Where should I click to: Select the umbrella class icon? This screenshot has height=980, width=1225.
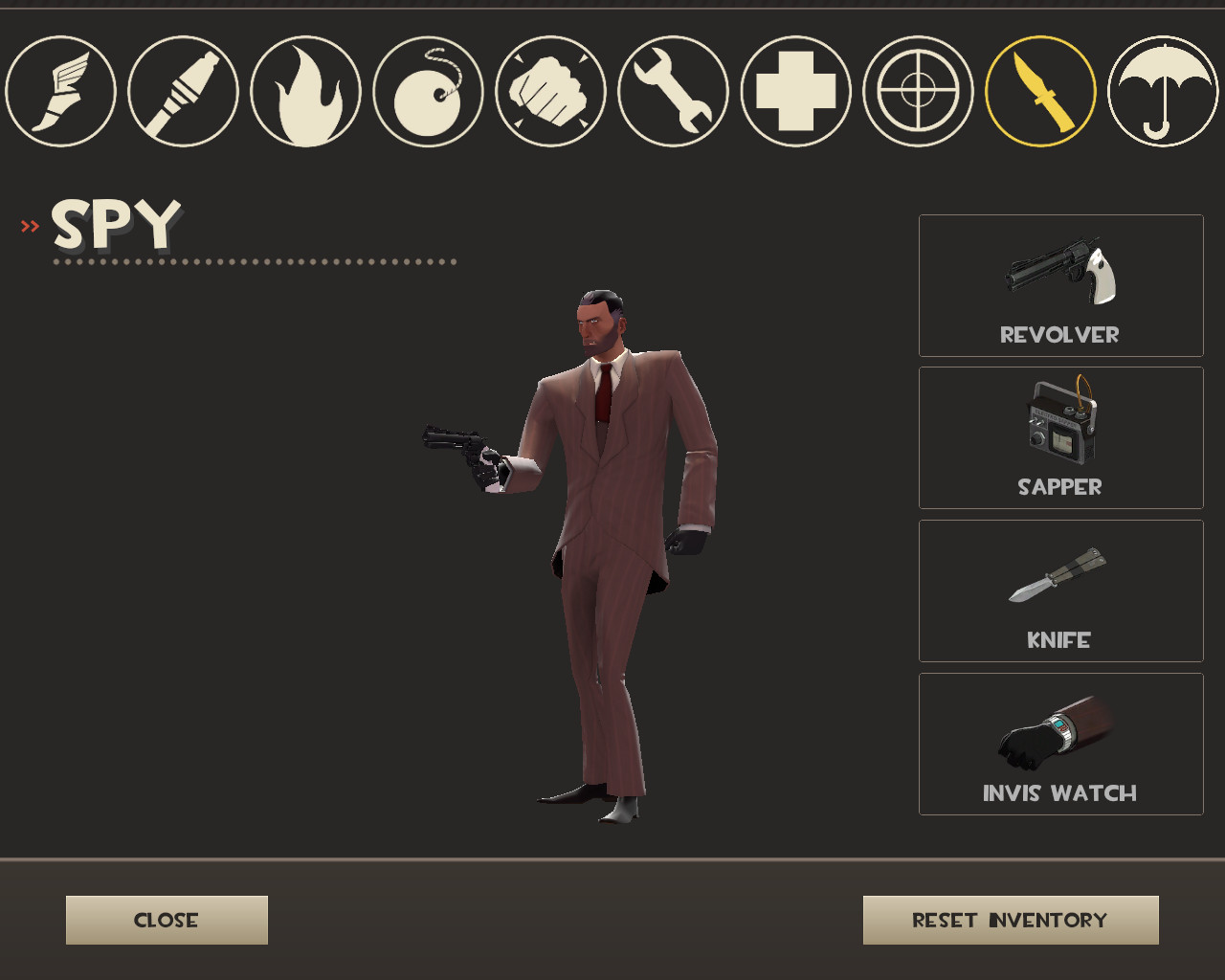[1162, 90]
